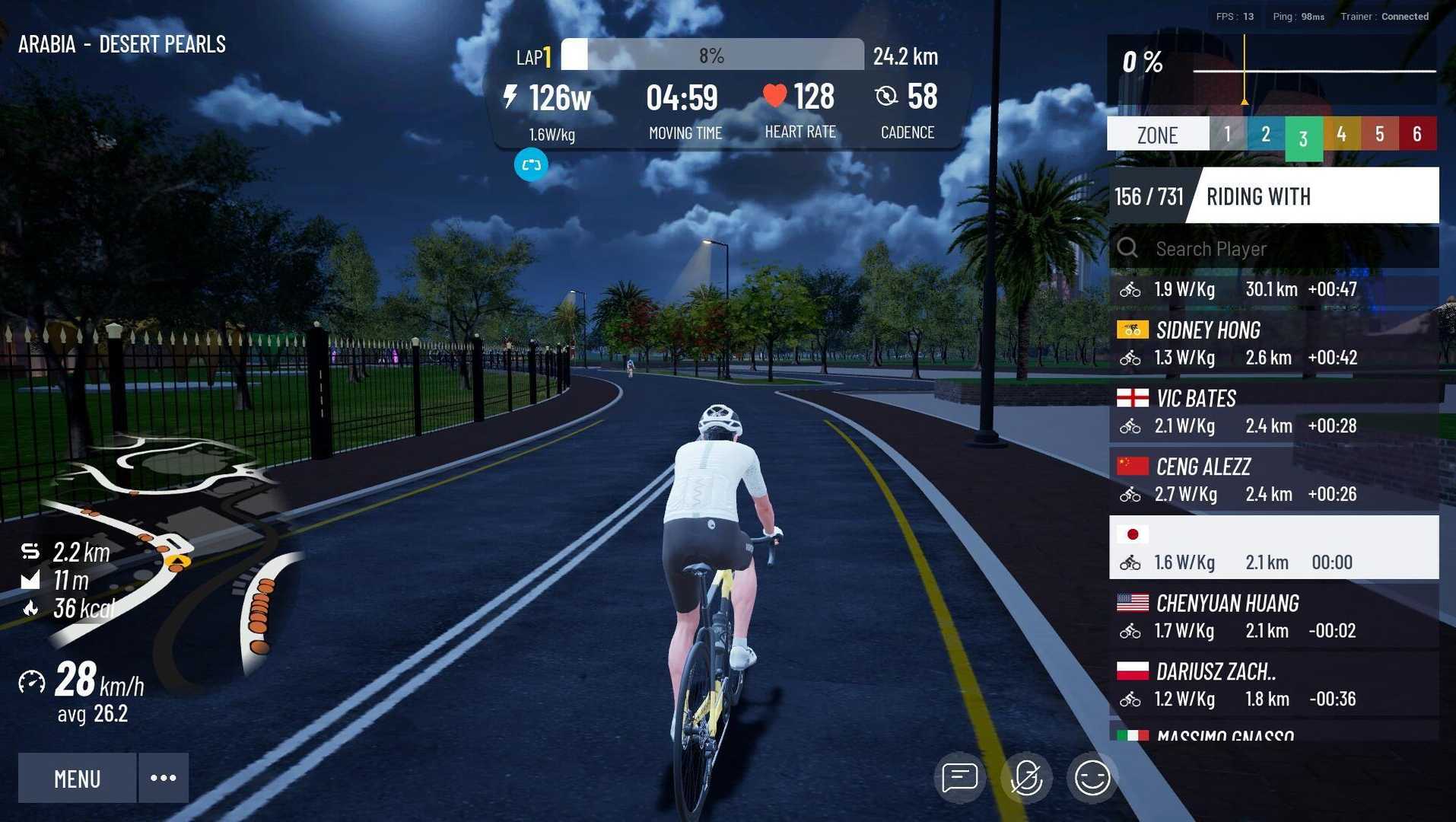Select Chenyuan Huang in rider list
The image size is (1456, 822).
point(1274,616)
